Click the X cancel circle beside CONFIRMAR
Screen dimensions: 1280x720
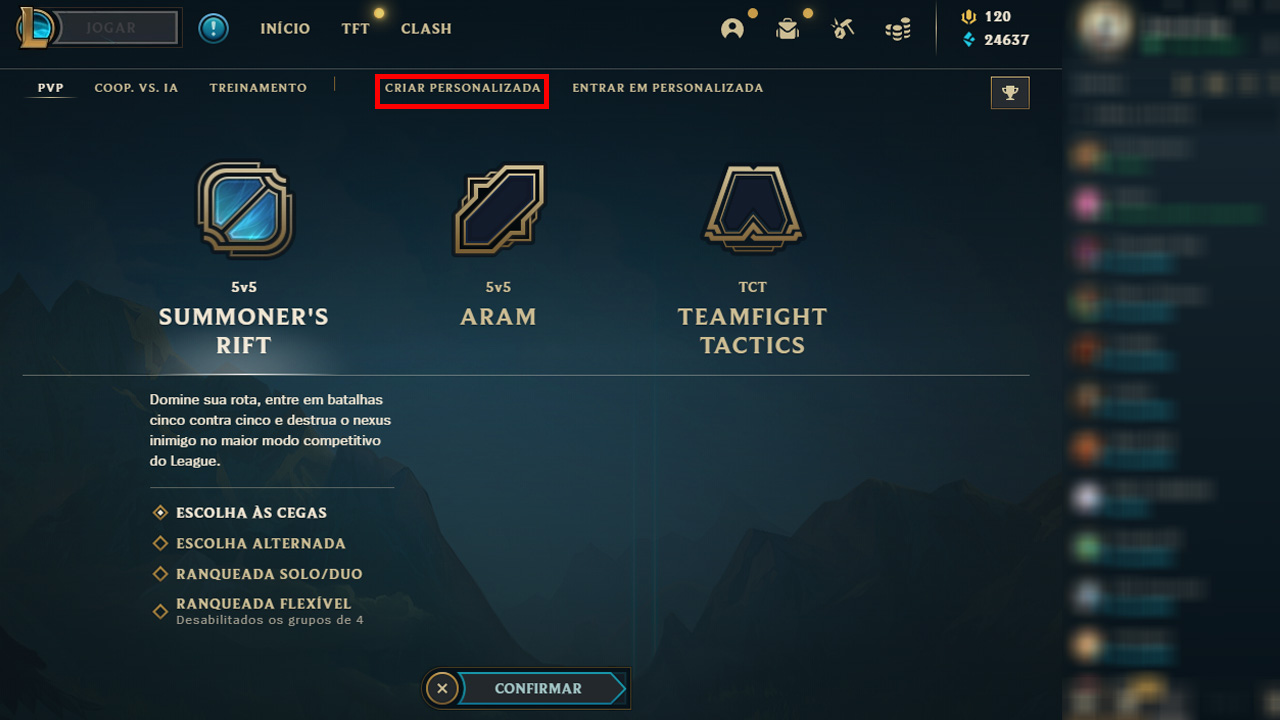(x=443, y=688)
